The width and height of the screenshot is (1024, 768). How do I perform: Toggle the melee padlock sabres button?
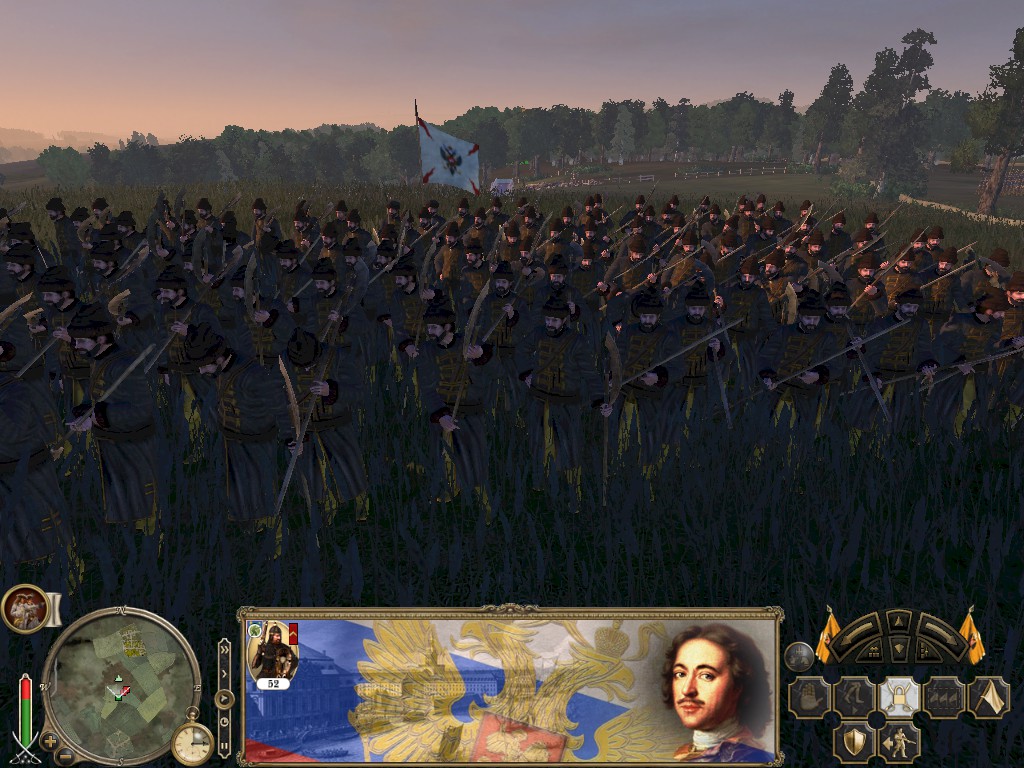(899, 697)
